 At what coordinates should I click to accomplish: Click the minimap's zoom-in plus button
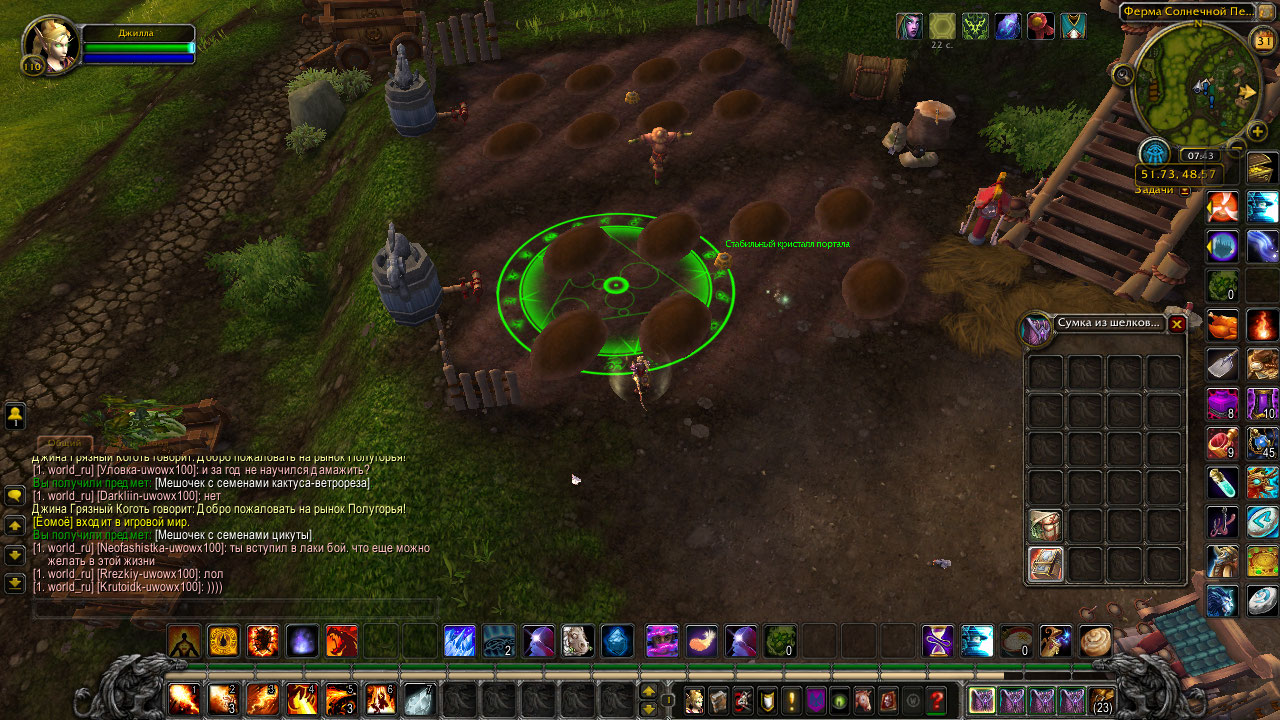[x=1259, y=131]
